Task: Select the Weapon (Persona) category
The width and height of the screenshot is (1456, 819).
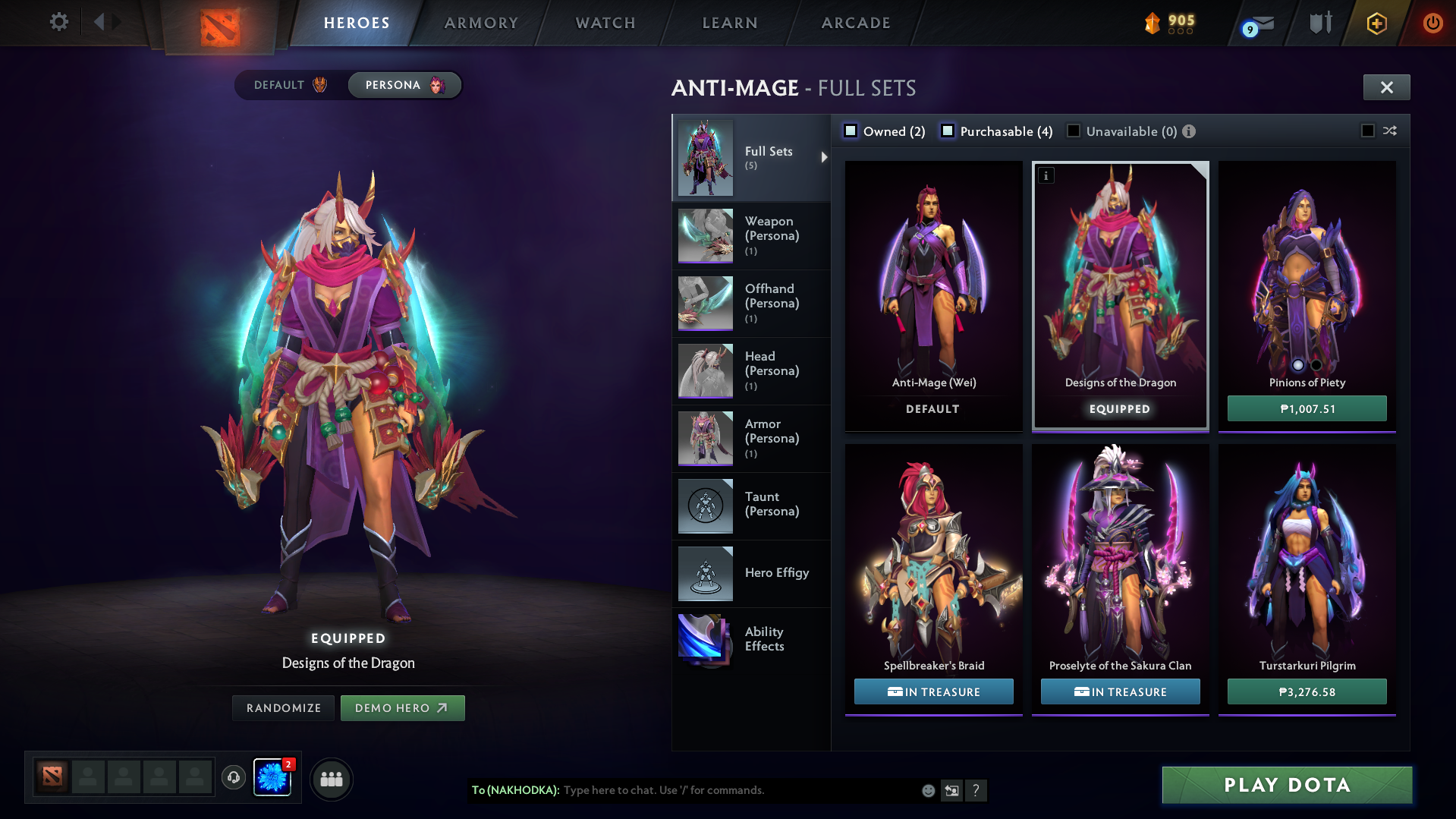Action: point(751,235)
